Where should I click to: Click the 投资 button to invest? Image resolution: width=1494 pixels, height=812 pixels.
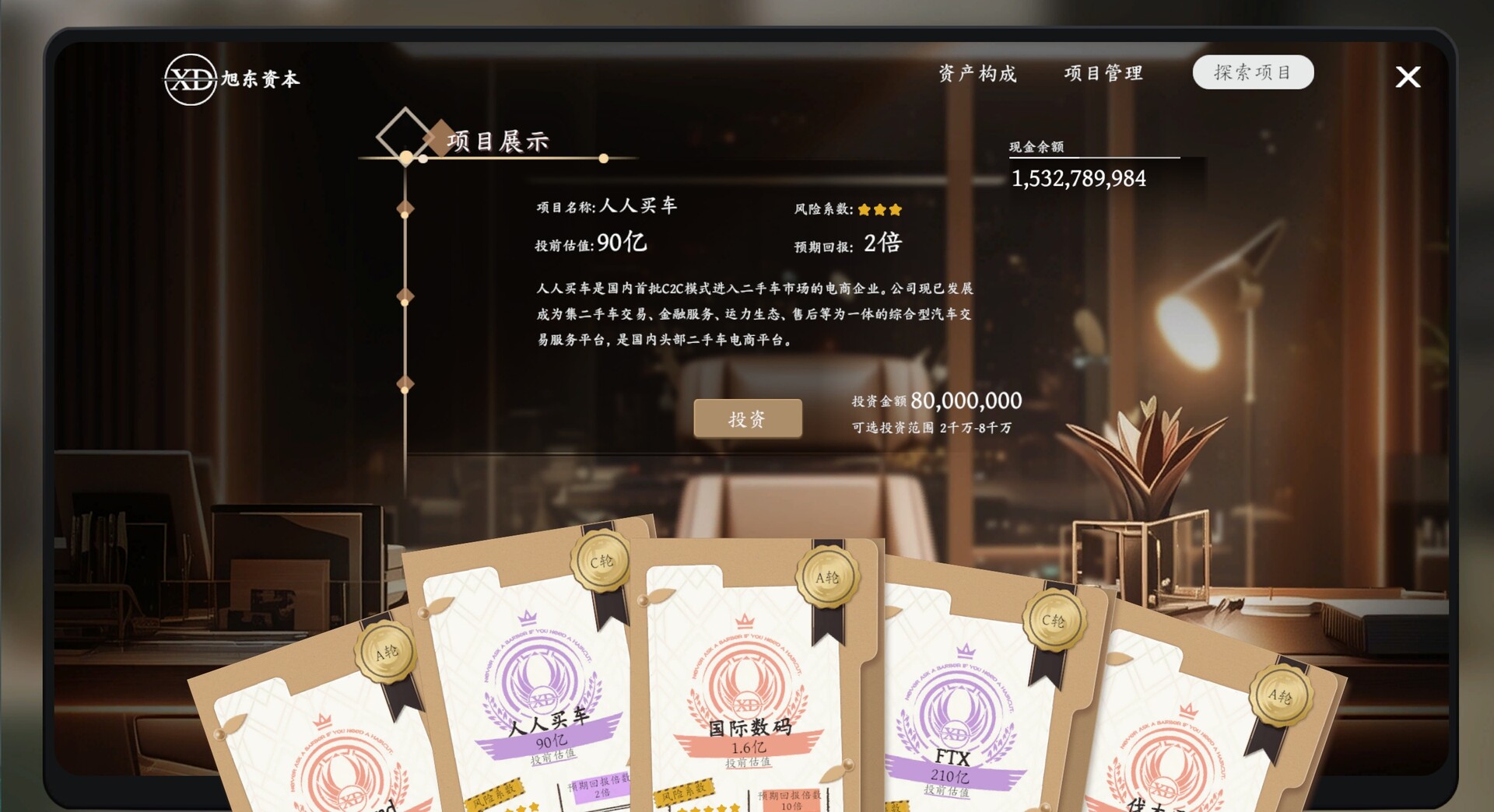(749, 418)
